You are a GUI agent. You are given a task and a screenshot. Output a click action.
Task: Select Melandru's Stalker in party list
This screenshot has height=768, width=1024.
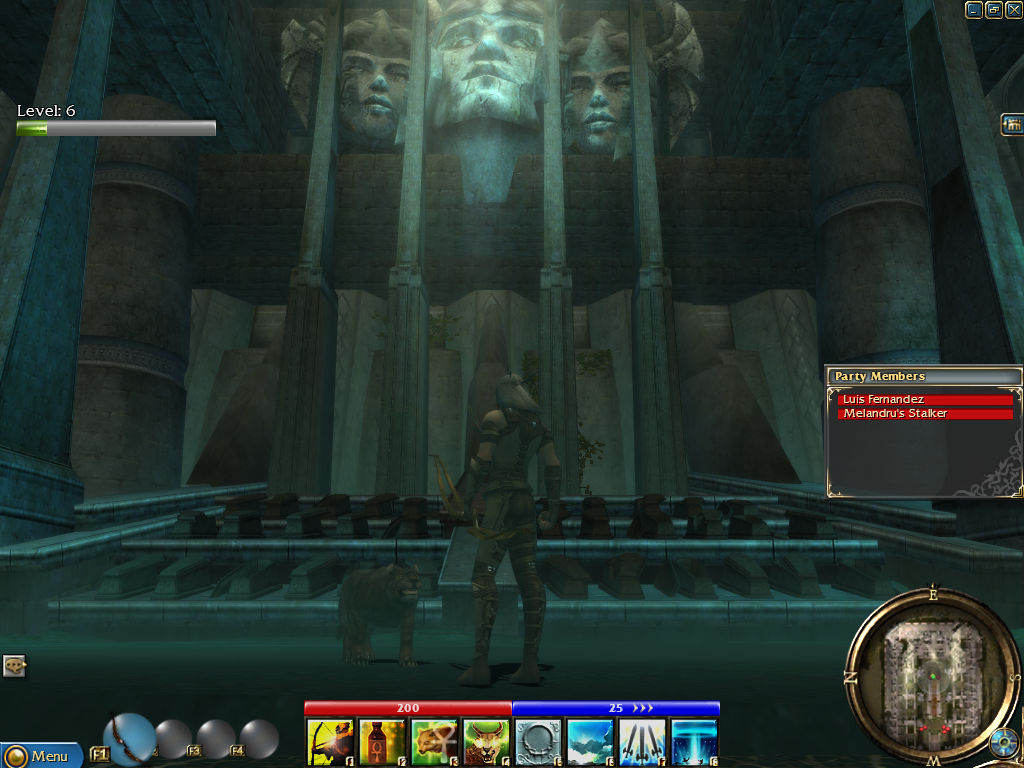(x=925, y=414)
